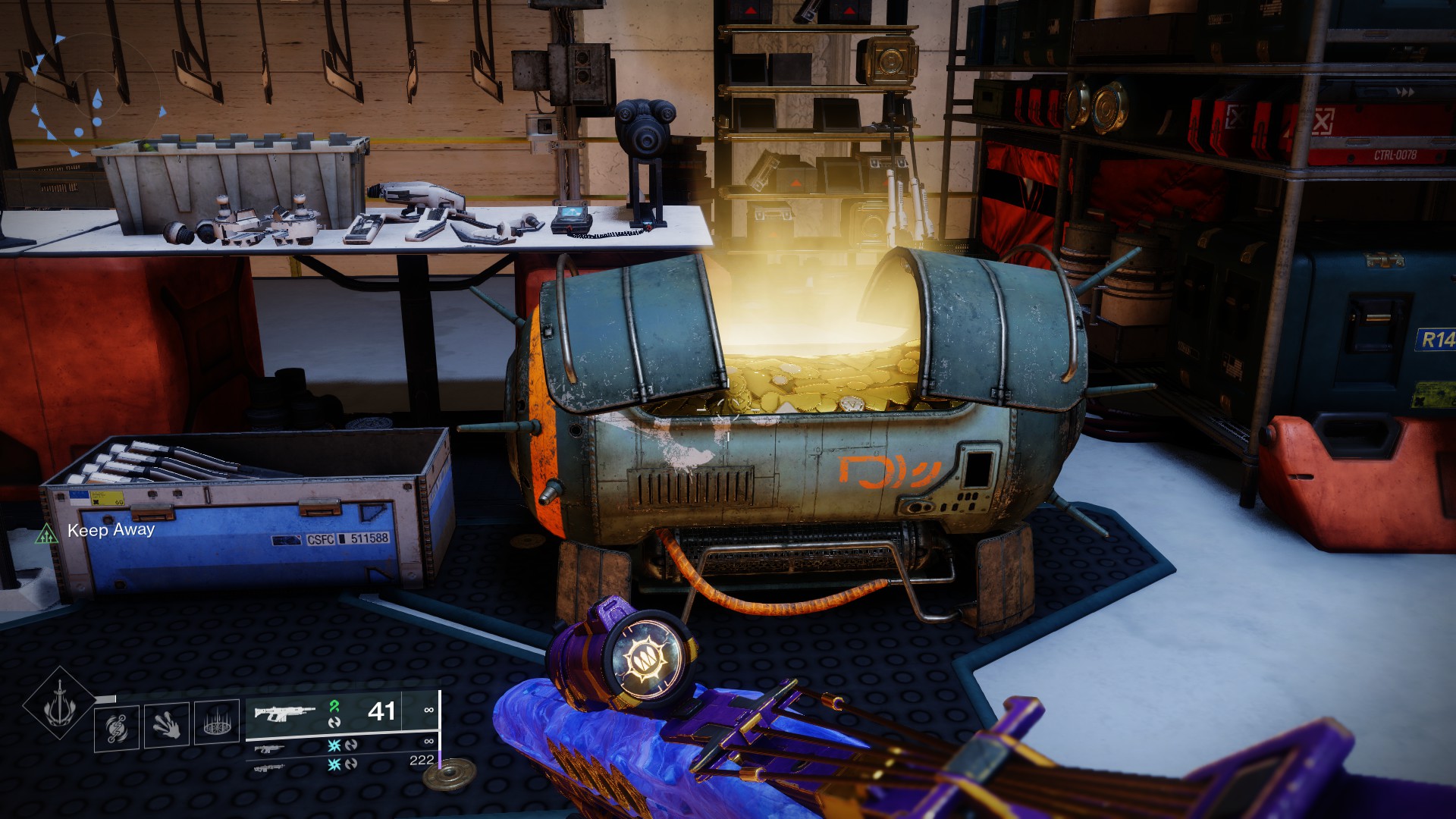Trigger the clawed hand melee ability
The image size is (1456, 819).
(166, 726)
